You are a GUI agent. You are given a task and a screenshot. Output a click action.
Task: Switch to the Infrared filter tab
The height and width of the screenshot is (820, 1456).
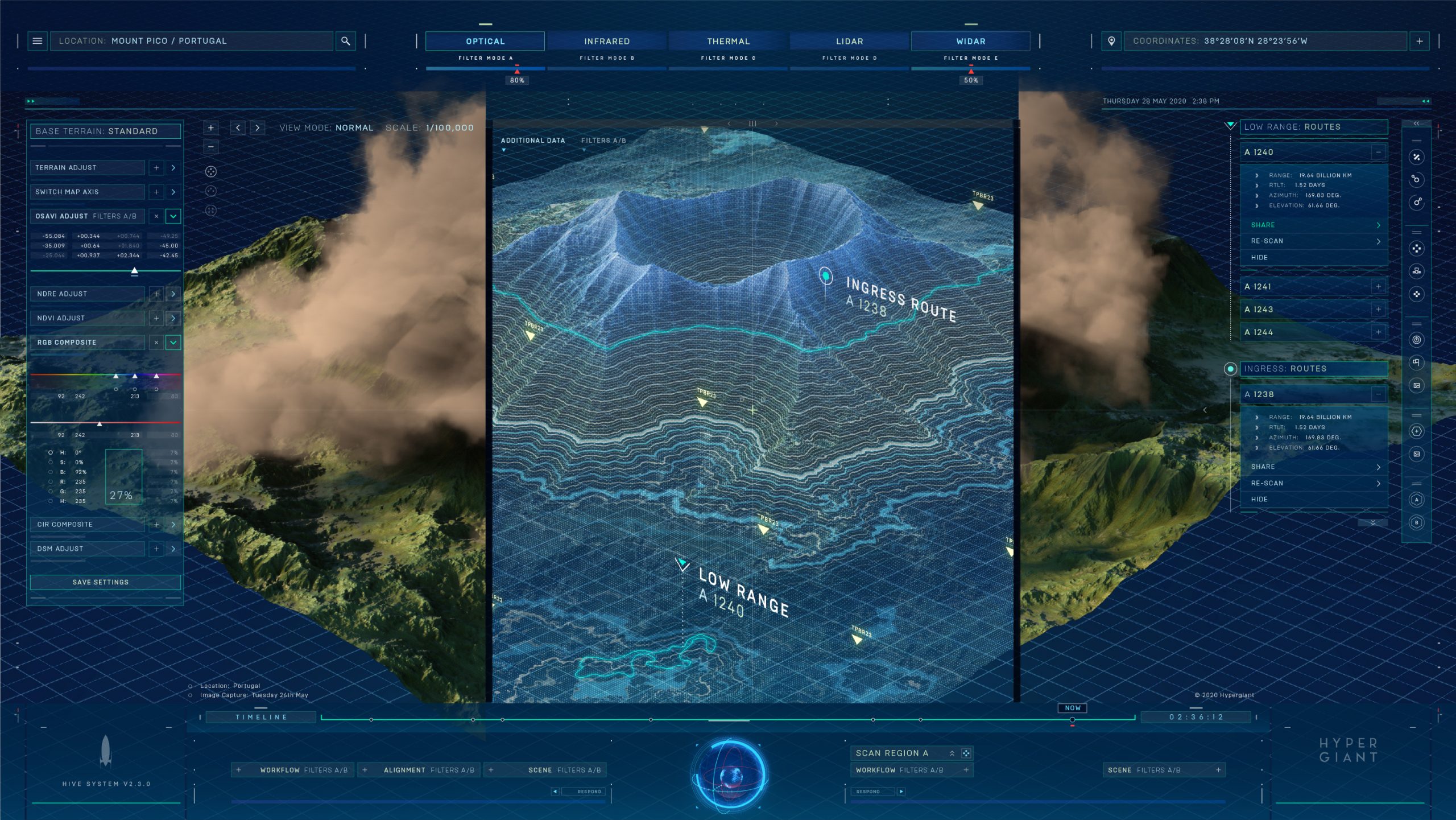[606, 41]
